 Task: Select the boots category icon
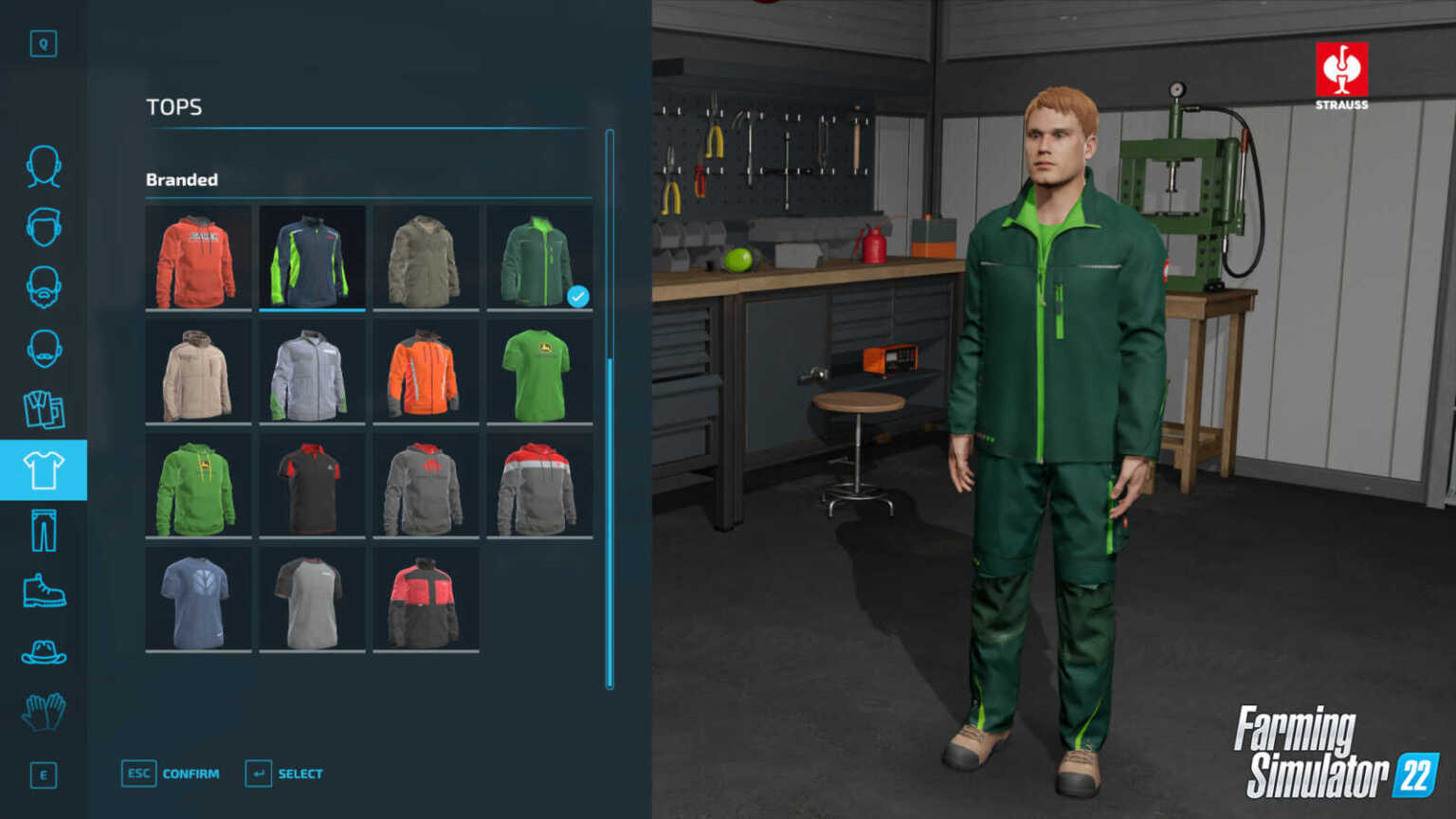tap(44, 590)
